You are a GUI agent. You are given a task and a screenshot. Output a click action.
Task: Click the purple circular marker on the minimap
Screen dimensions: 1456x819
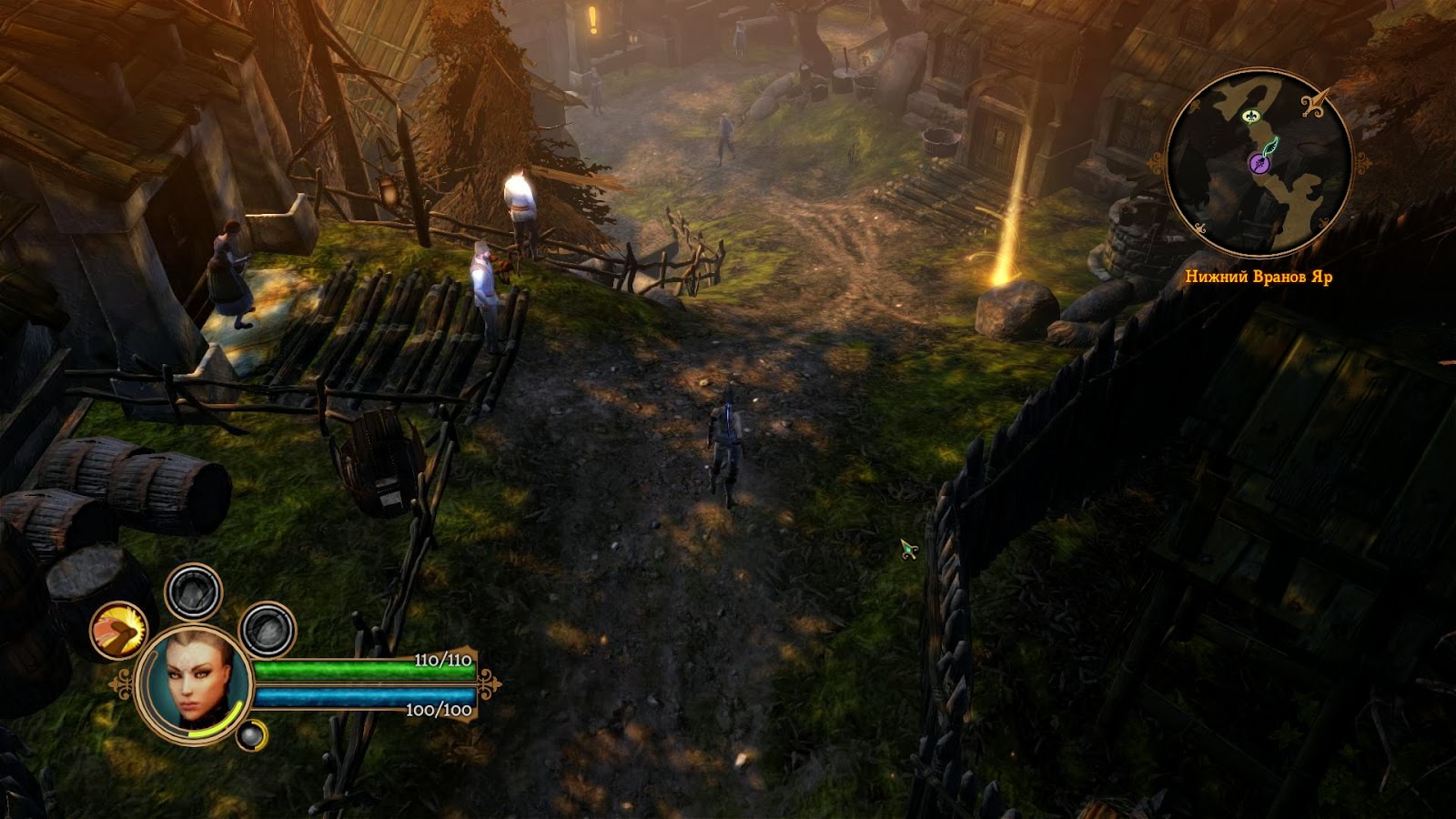(x=1259, y=164)
